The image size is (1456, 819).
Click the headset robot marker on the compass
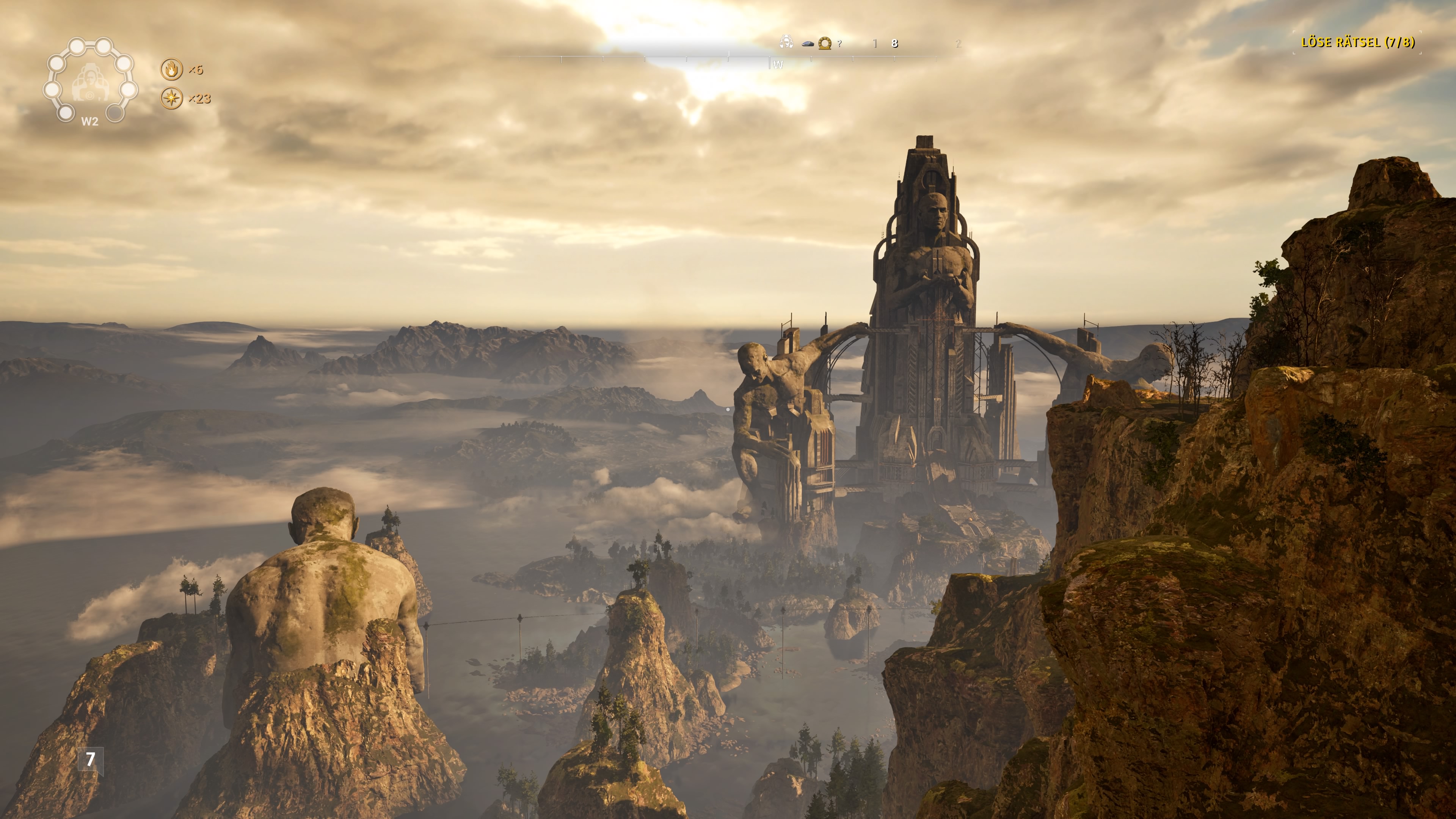point(787,42)
